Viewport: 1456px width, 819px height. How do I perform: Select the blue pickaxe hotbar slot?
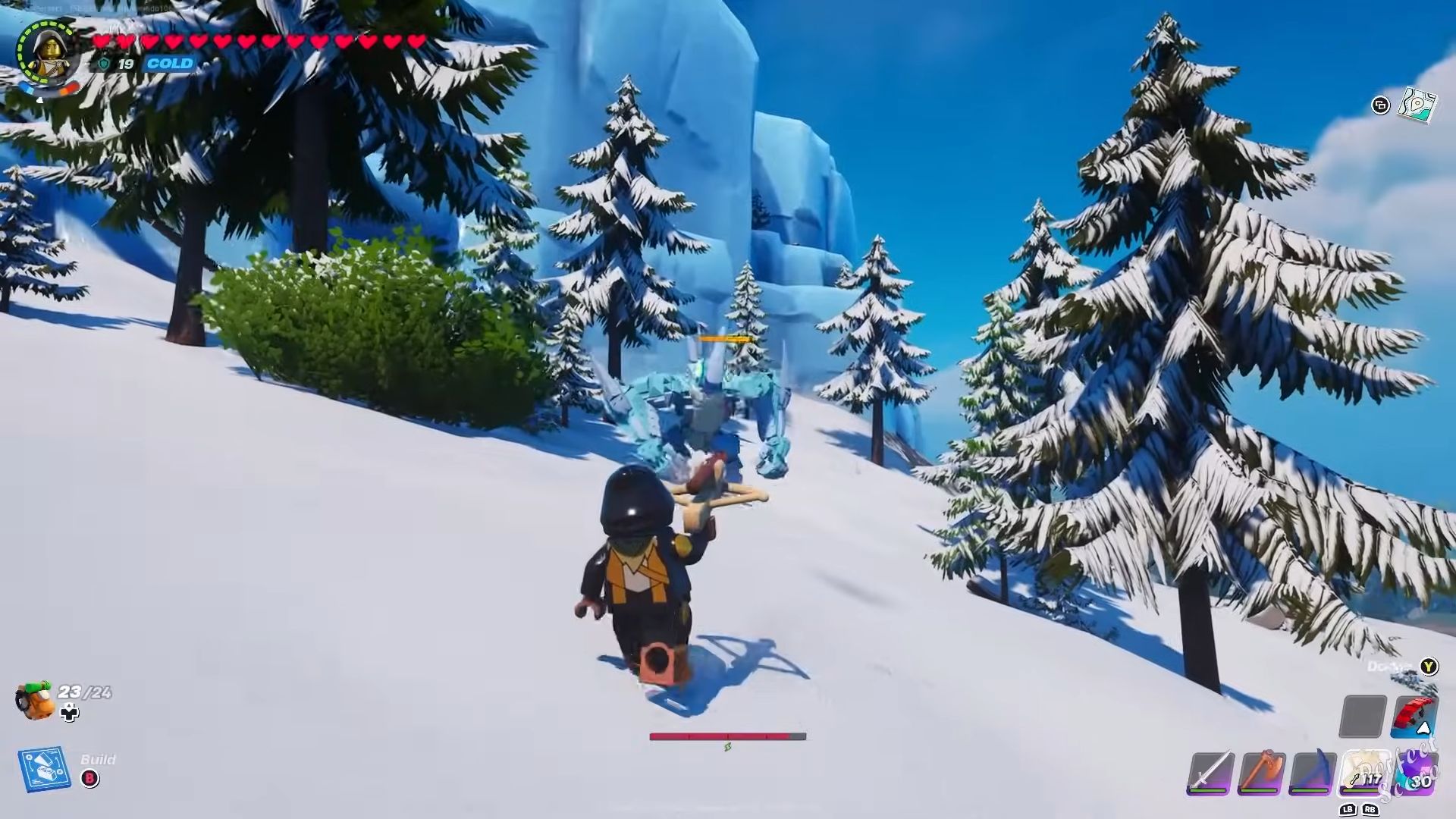(1313, 773)
